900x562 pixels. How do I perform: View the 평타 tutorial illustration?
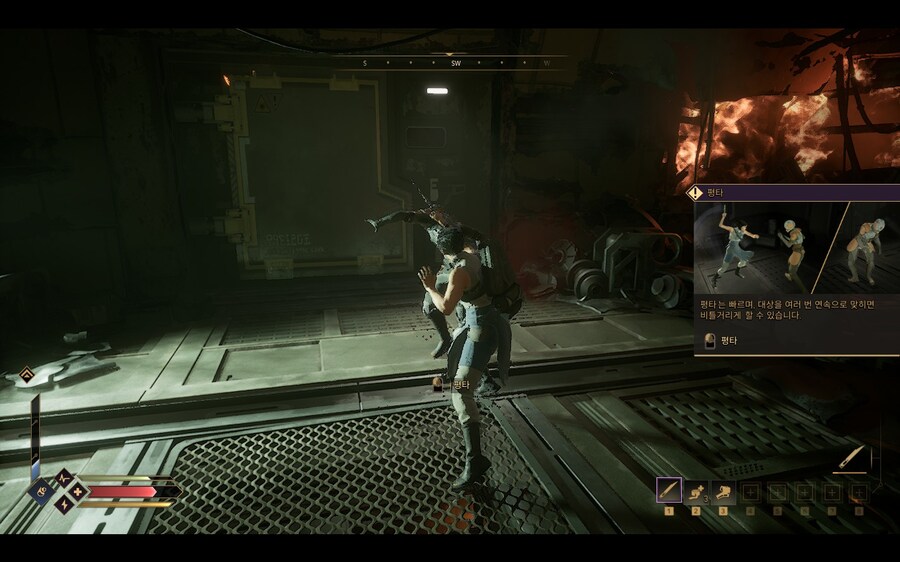[797, 247]
